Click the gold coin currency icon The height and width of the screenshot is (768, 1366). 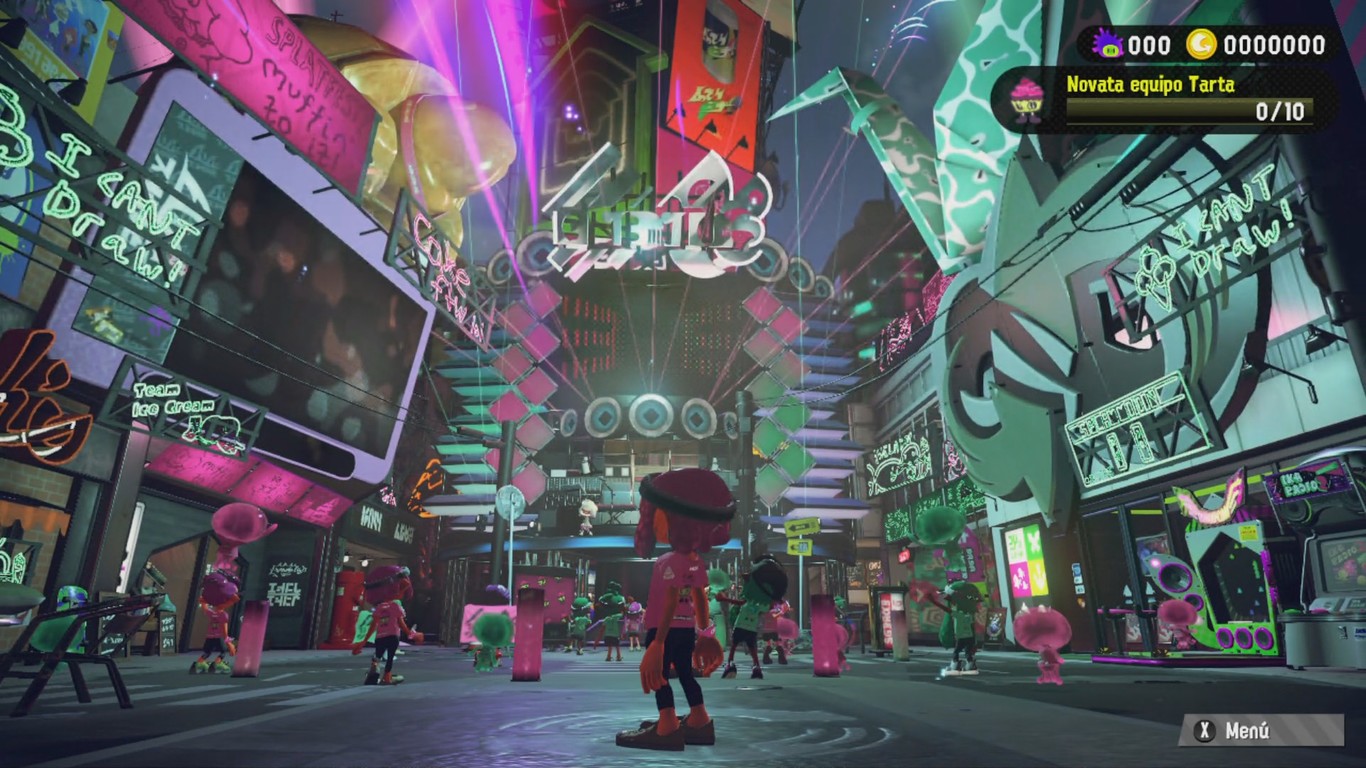[x=1200, y=42]
